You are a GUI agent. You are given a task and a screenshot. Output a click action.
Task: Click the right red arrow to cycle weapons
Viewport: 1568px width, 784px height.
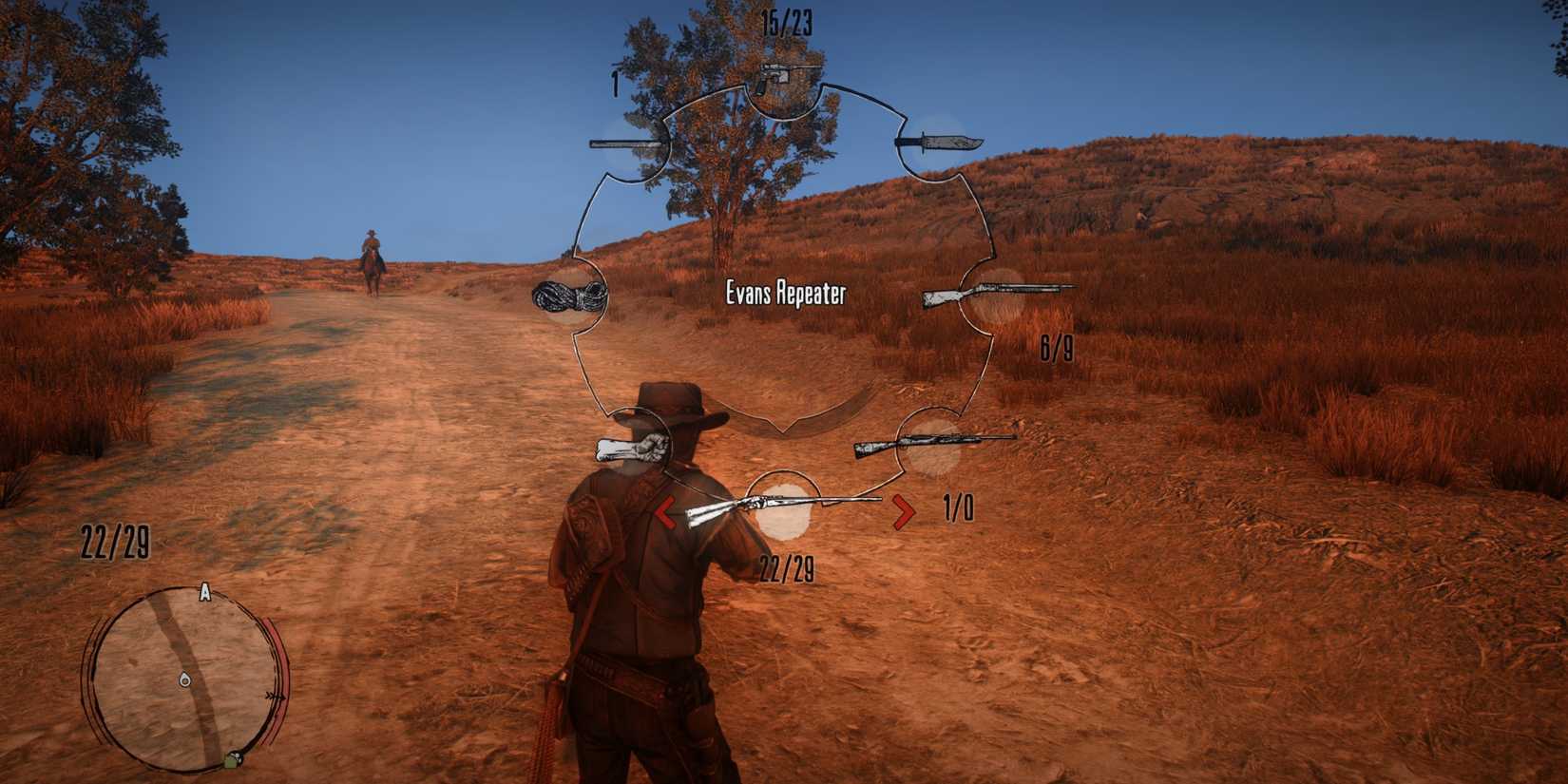coord(902,509)
